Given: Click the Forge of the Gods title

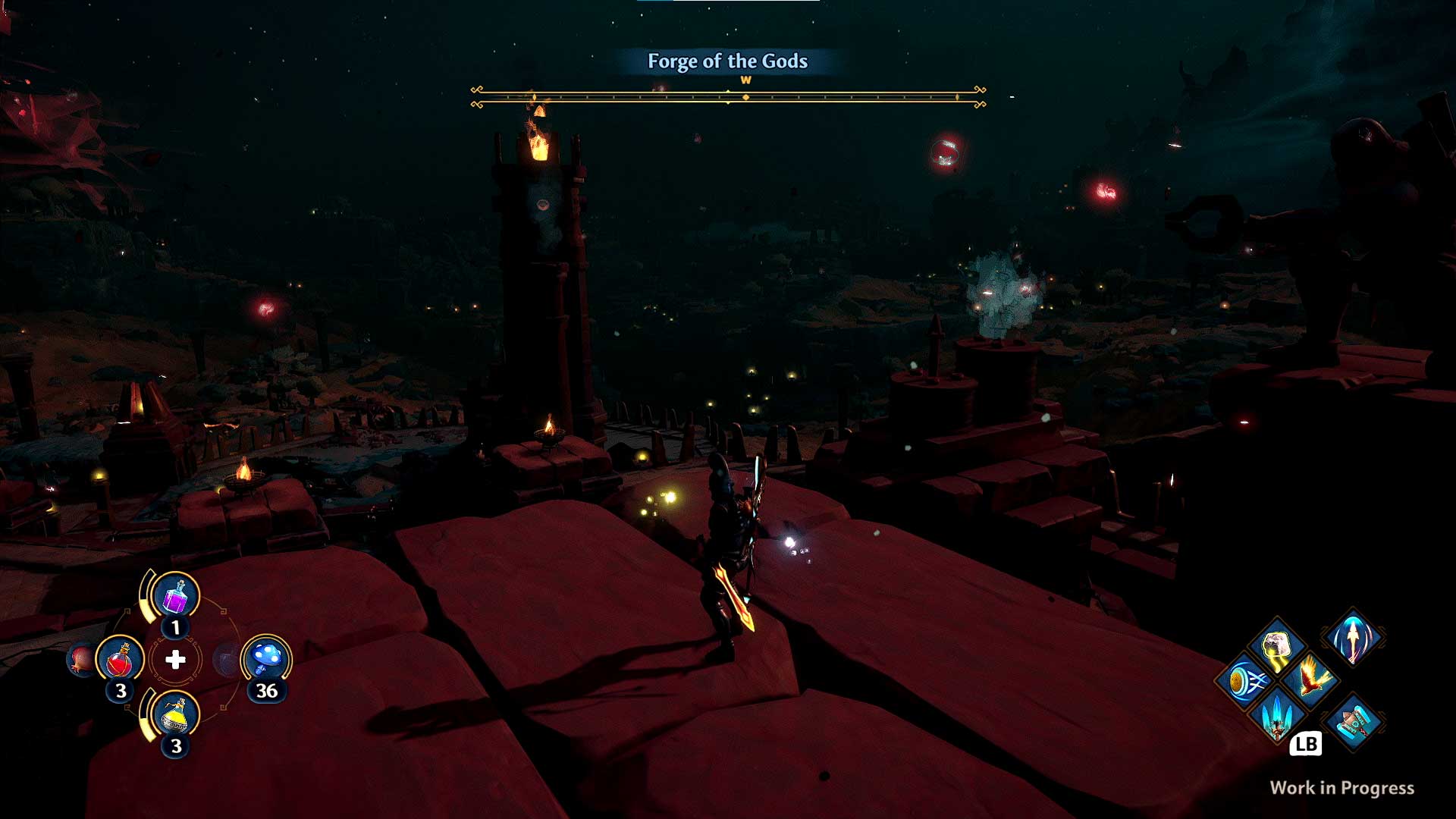Looking at the screenshot, I should tap(727, 62).
